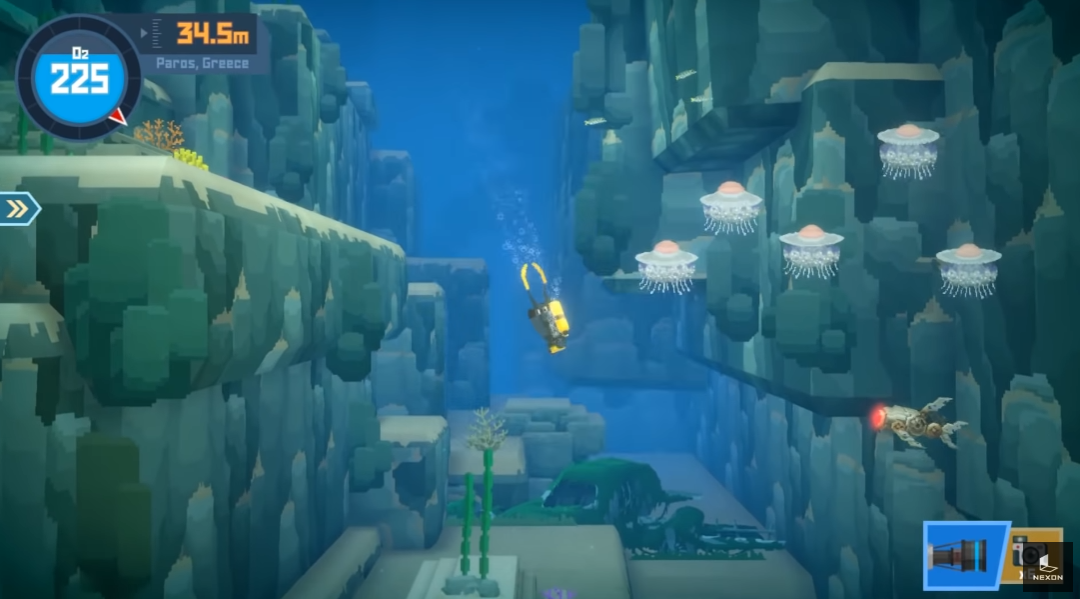Expand the side panel with the double-arrow tab
The width and height of the screenshot is (1080, 599).
18,208
